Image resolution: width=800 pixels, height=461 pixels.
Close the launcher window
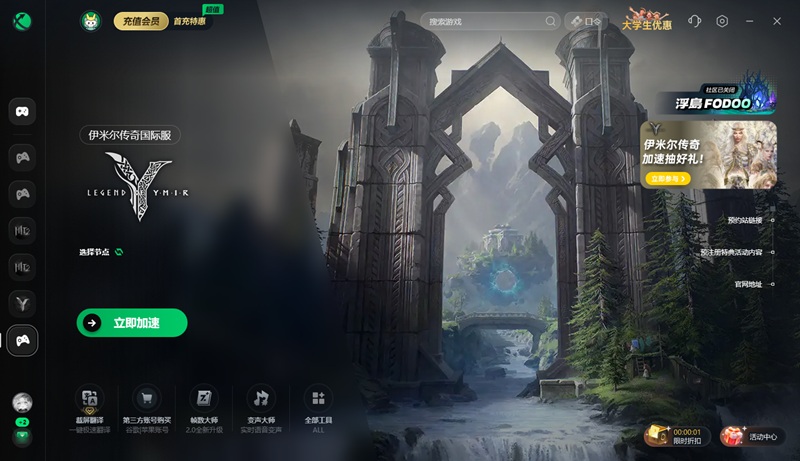point(777,21)
